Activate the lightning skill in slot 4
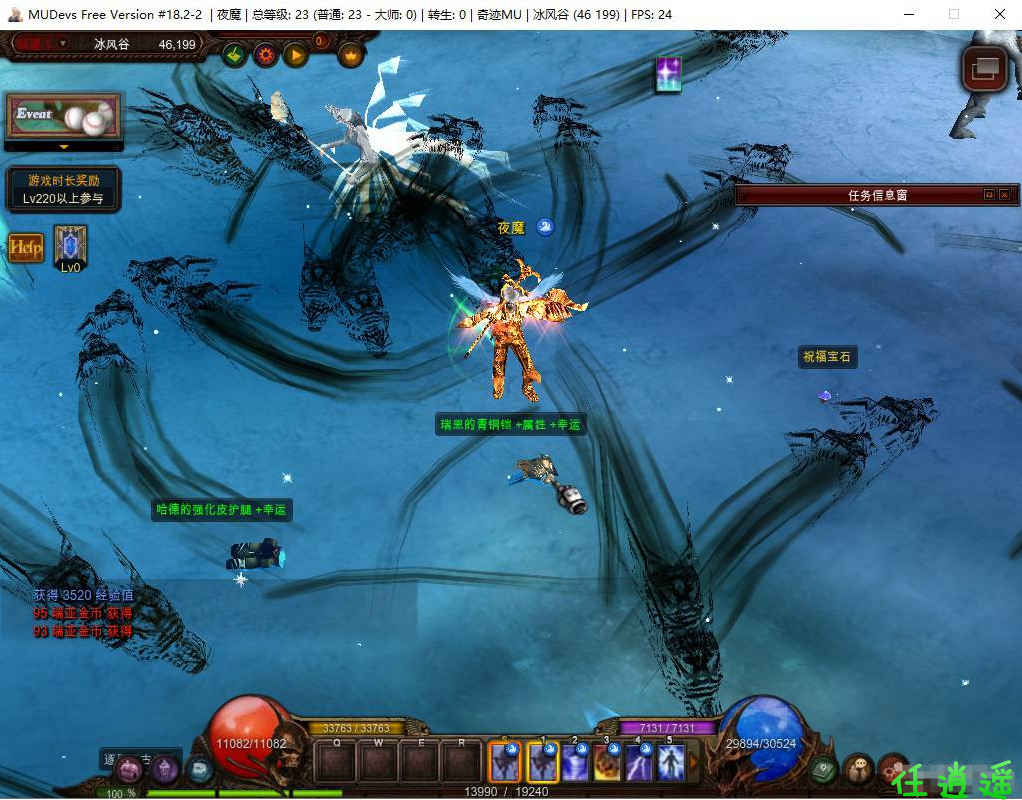1022x800 pixels. (639, 764)
